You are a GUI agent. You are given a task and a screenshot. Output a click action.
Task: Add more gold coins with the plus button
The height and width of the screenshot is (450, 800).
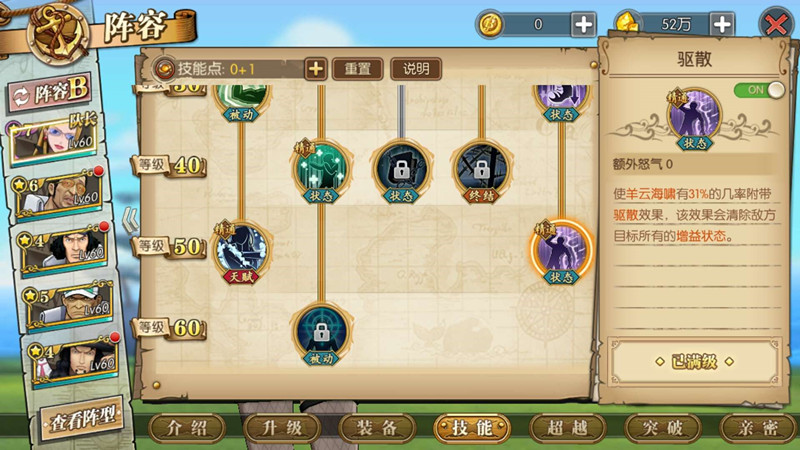[x=583, y=24]
